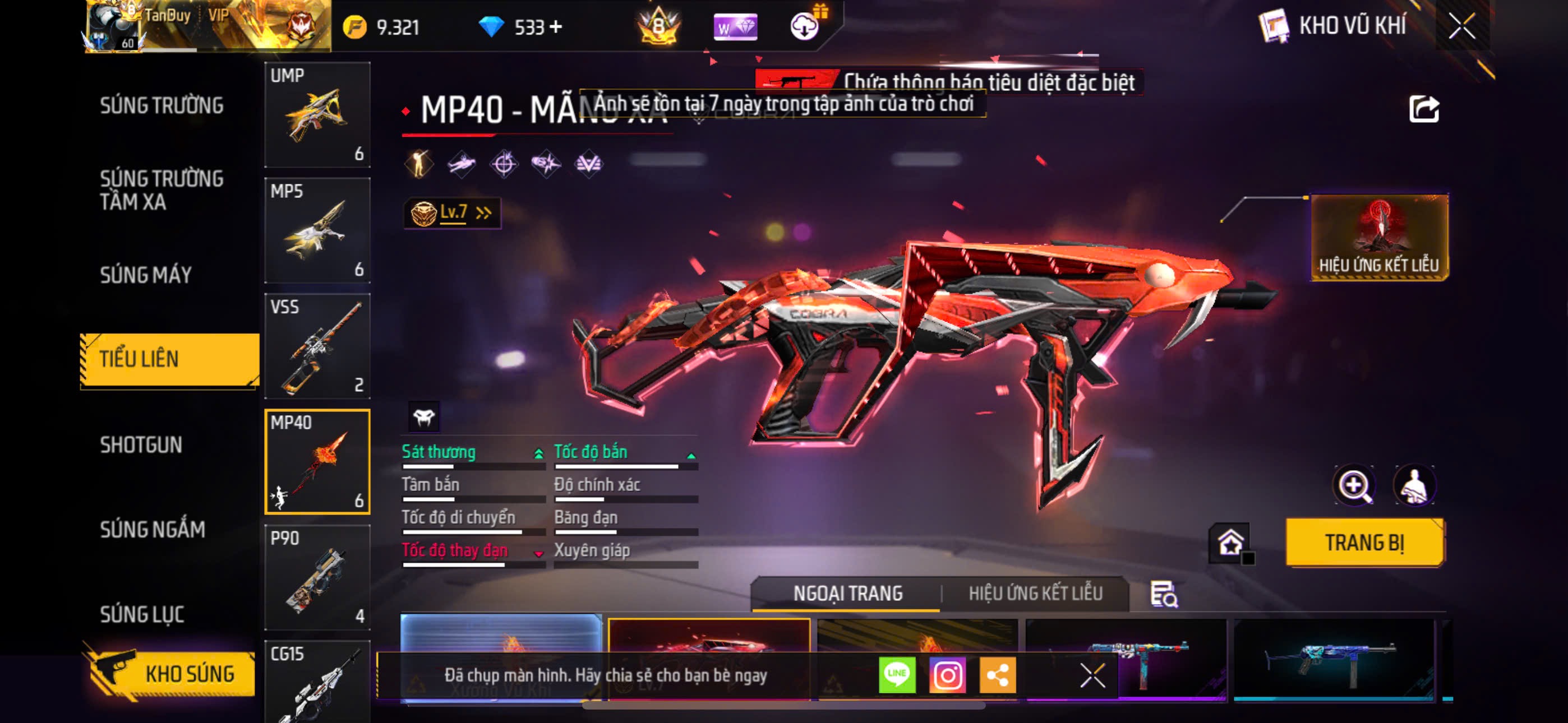
Task: Open the Kho Súng button
Action: tap(170, 674)
